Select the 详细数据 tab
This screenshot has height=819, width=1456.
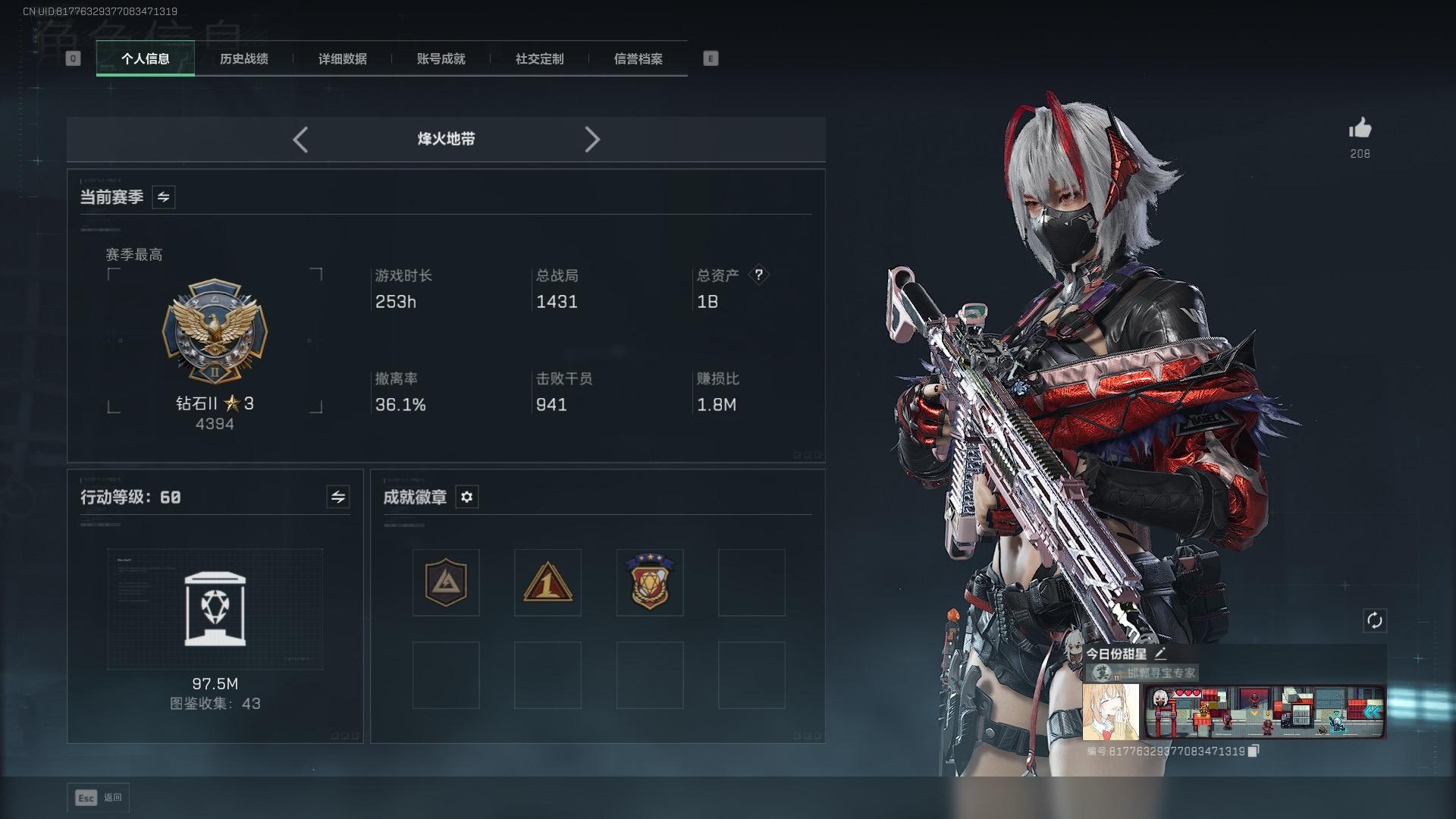[342, 58]
